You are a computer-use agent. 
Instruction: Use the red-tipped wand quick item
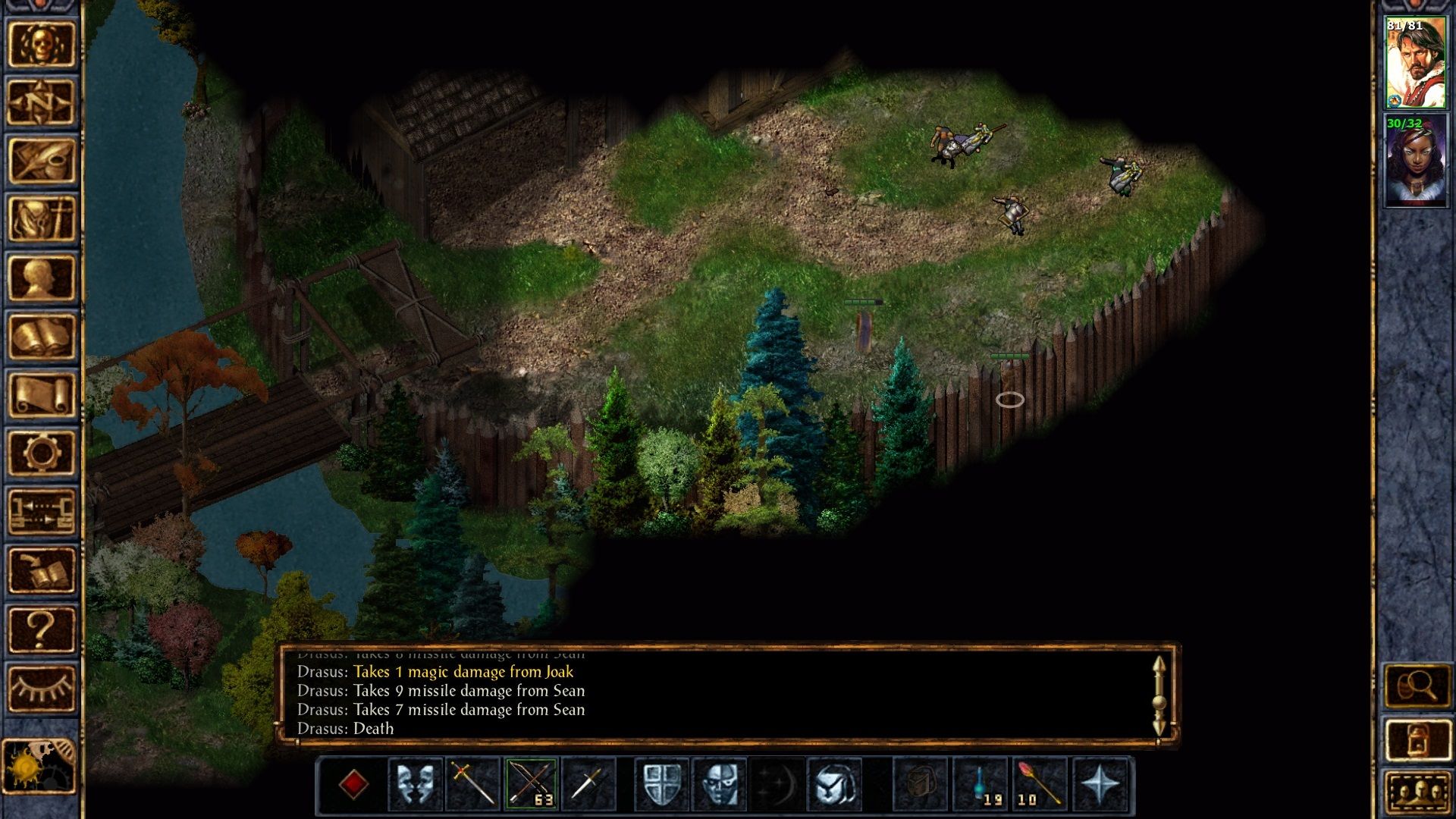tap(1038, 783)
